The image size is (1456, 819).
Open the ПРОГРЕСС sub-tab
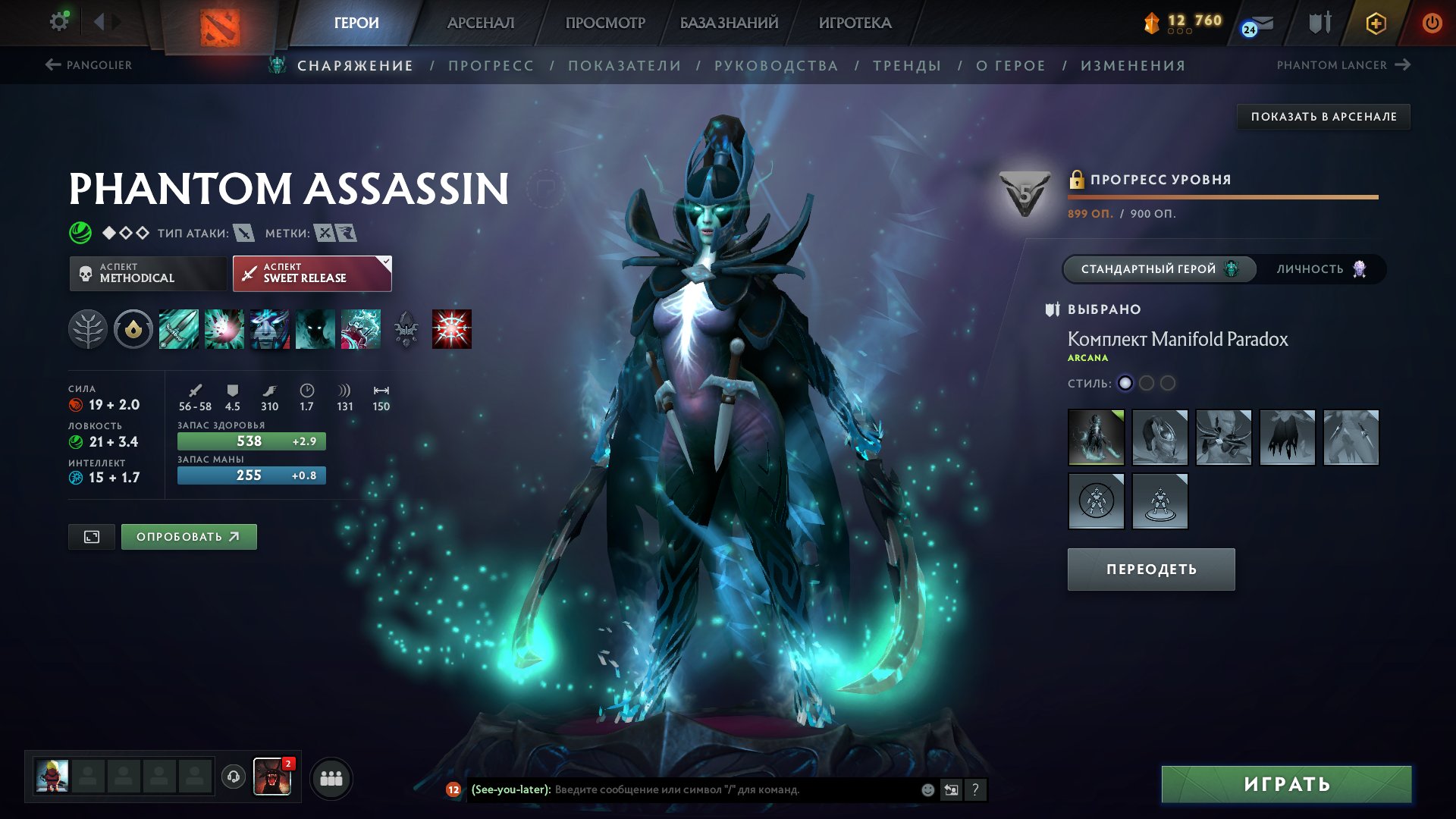click(x=490, y=65)
